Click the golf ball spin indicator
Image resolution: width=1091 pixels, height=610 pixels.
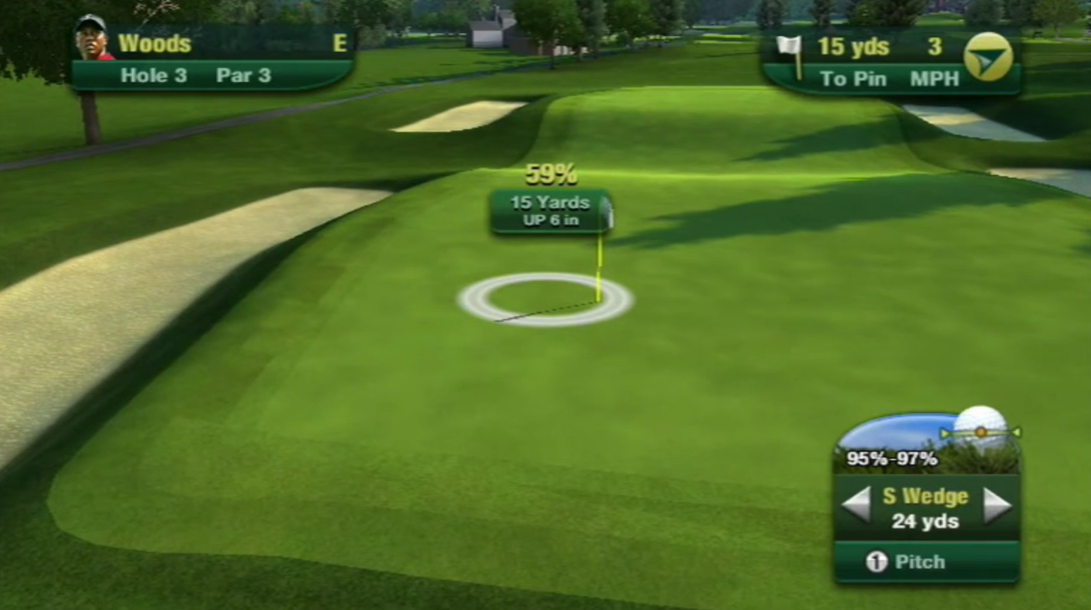tap(980, 430)
